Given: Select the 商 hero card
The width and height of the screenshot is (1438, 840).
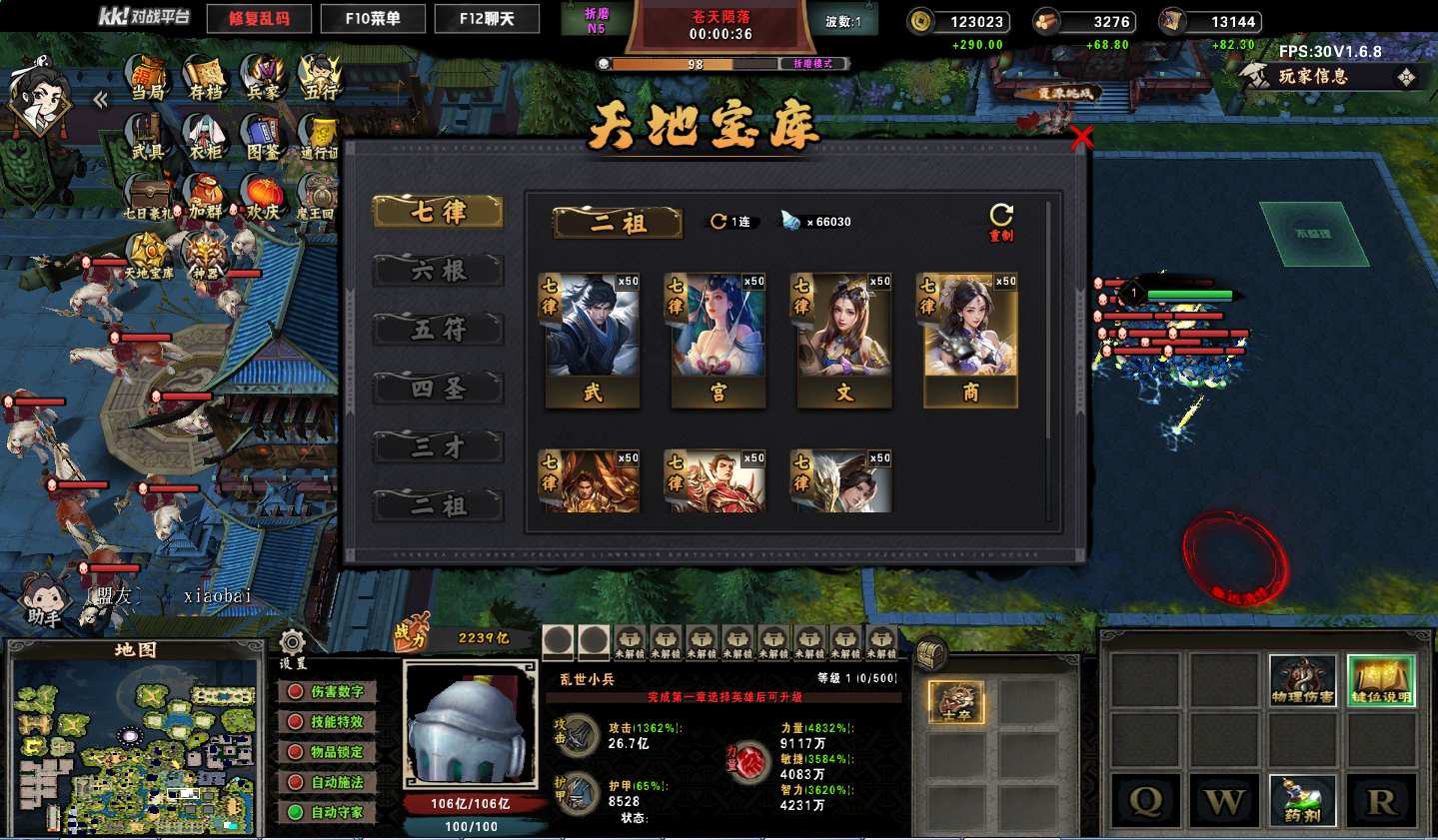Looking at the screenshot, I should point(969,340).
